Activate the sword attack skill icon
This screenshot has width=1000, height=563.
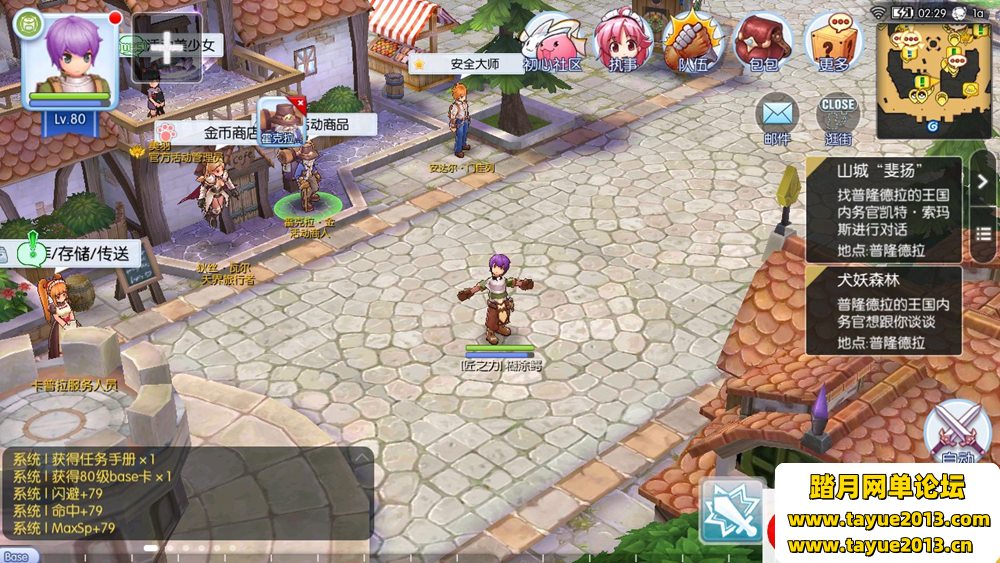tap(731, 511)
